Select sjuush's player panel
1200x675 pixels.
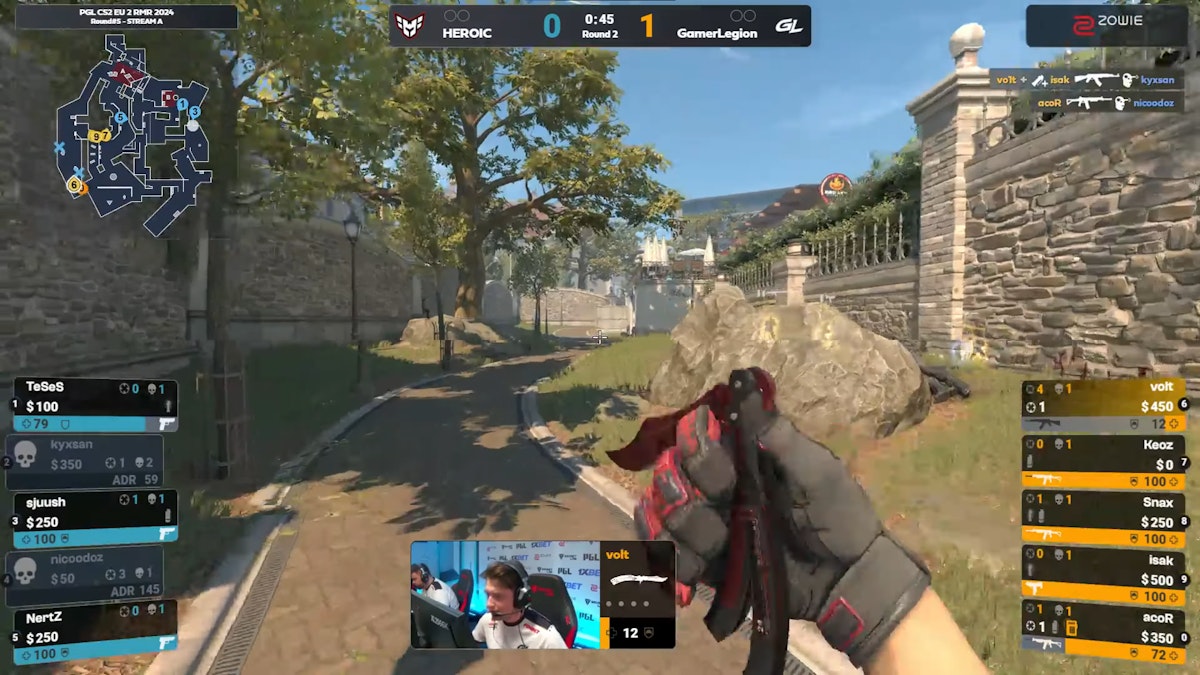point(95,516)
